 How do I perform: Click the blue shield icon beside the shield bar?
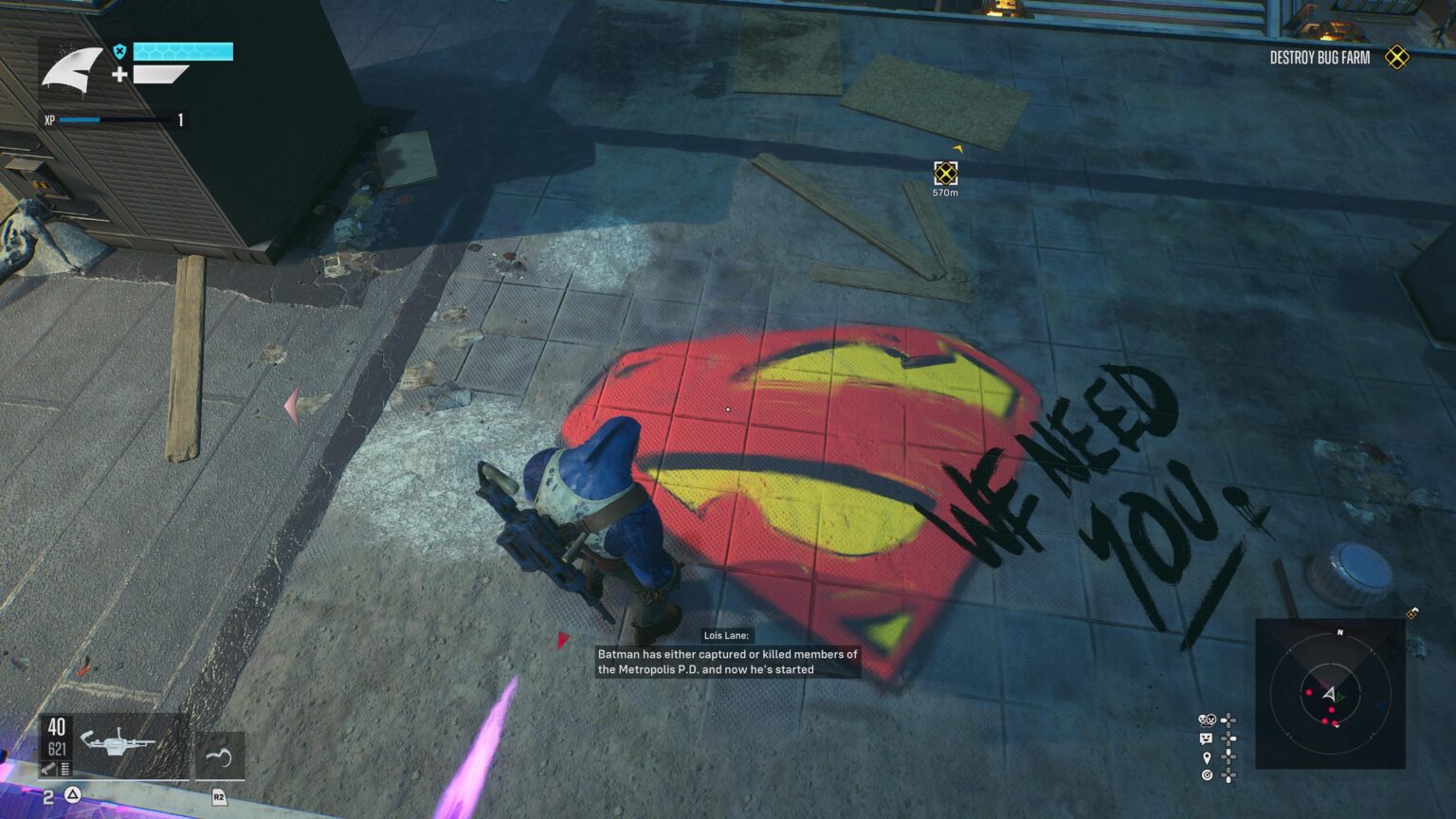[119, 51]
